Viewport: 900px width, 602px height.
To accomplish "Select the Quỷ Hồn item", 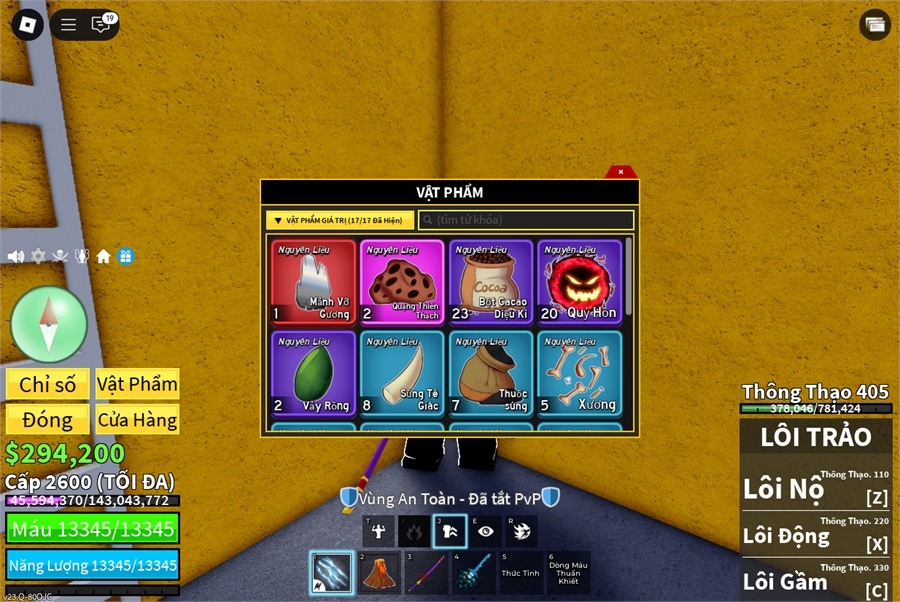I will (x=579, y=282).
